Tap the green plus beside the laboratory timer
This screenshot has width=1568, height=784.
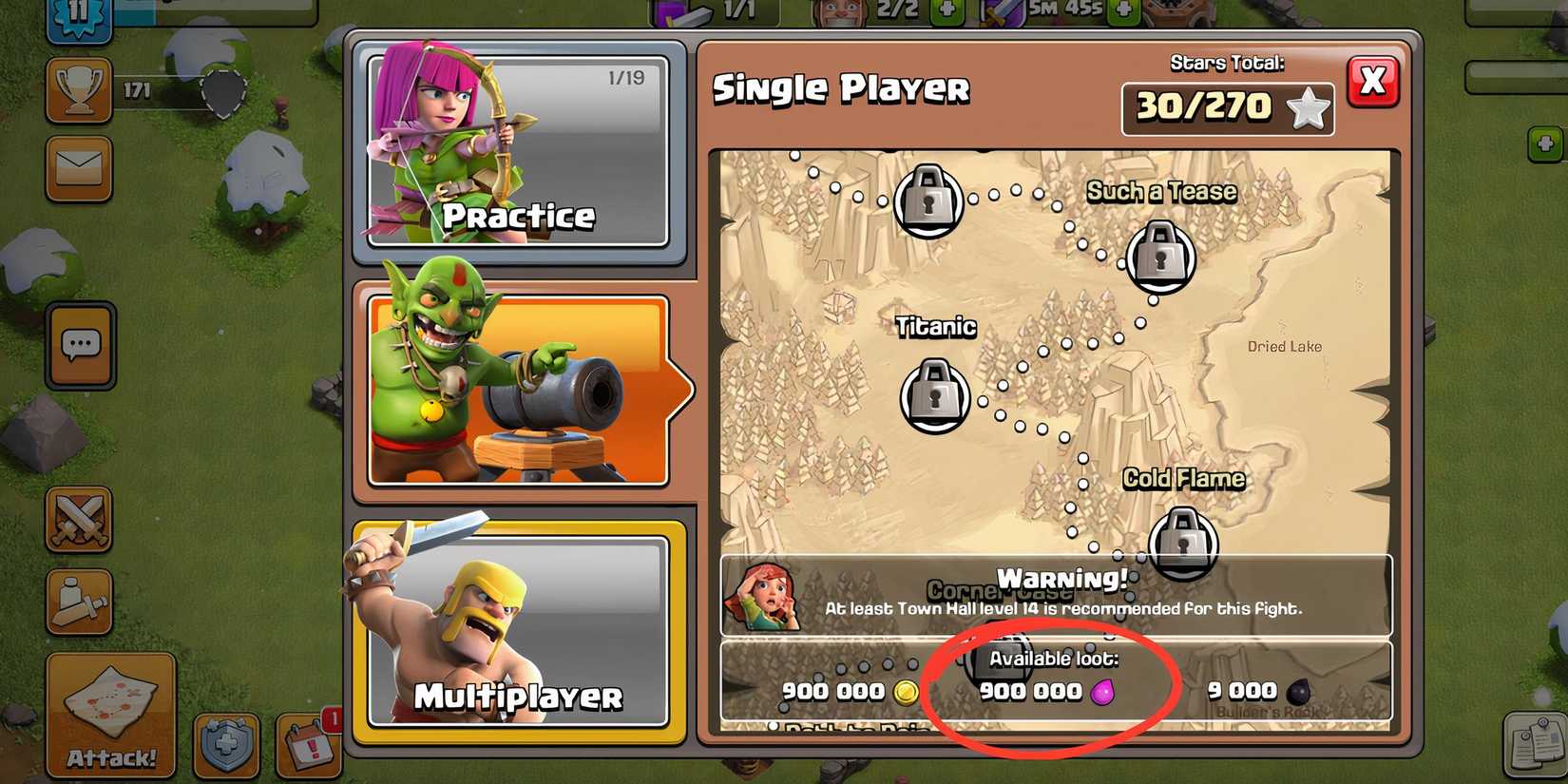[1121, 12]
